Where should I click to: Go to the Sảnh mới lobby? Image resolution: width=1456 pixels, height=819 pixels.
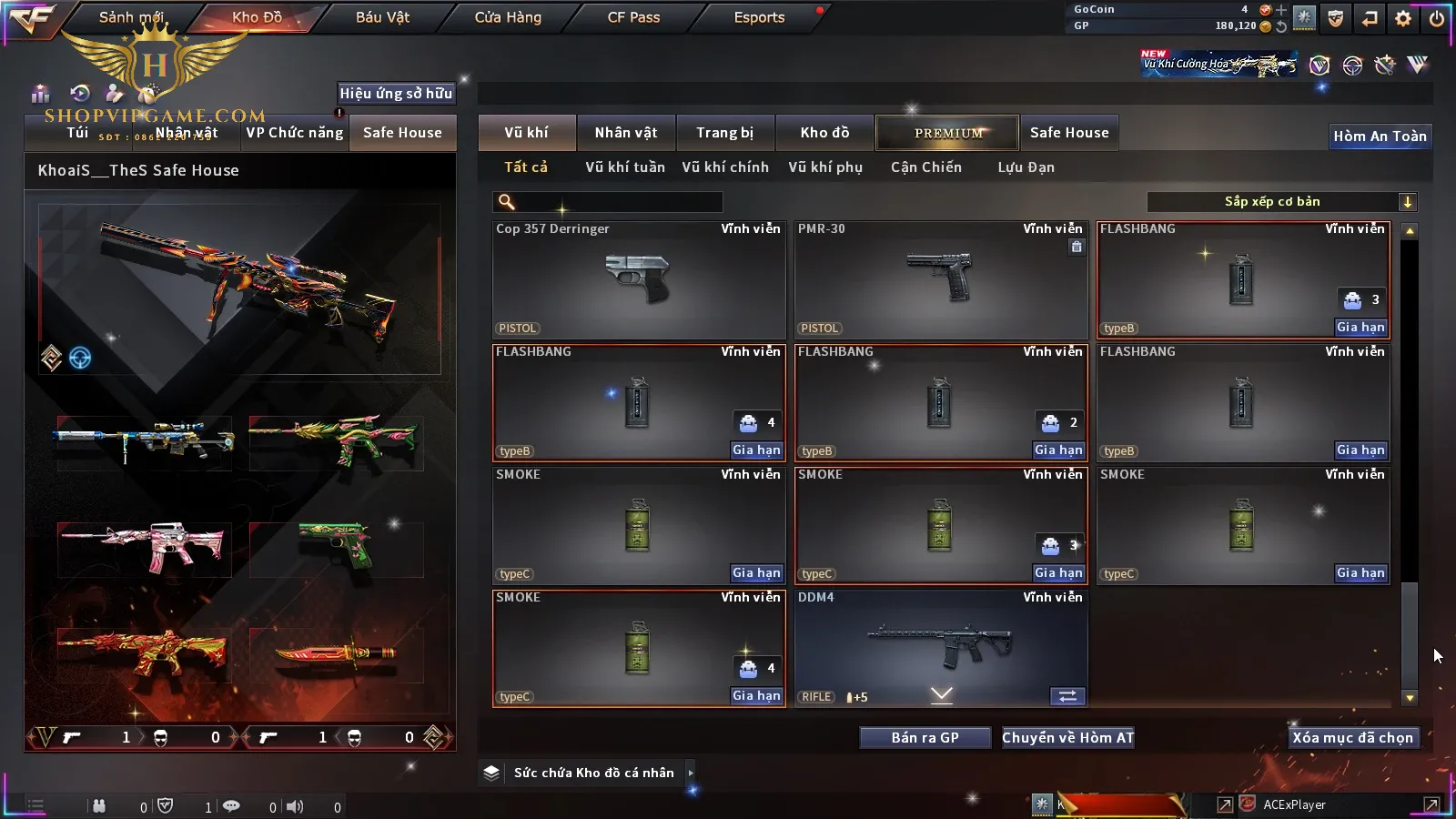tap(131, 17)
